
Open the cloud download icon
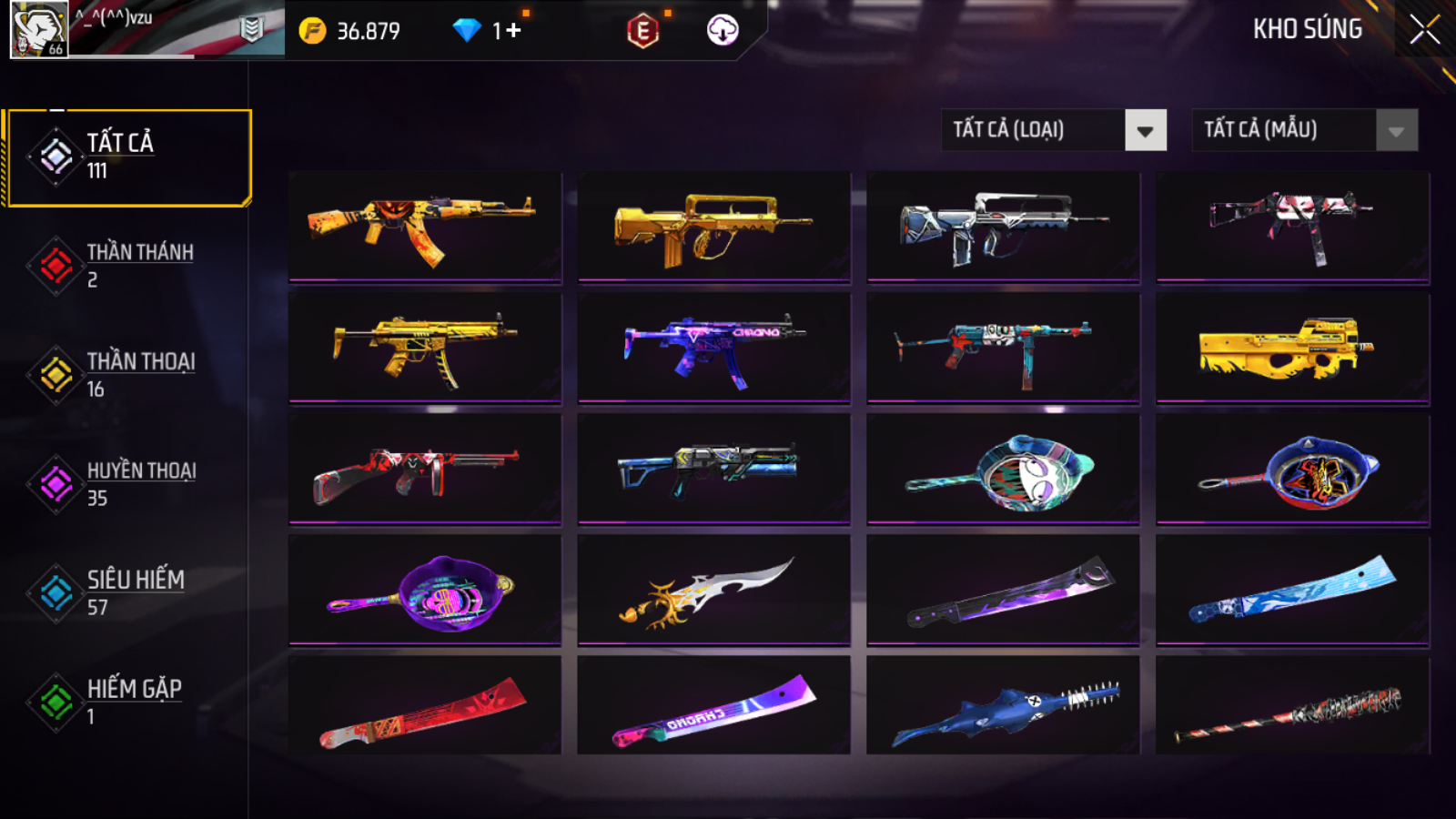[x=723, y=31]
